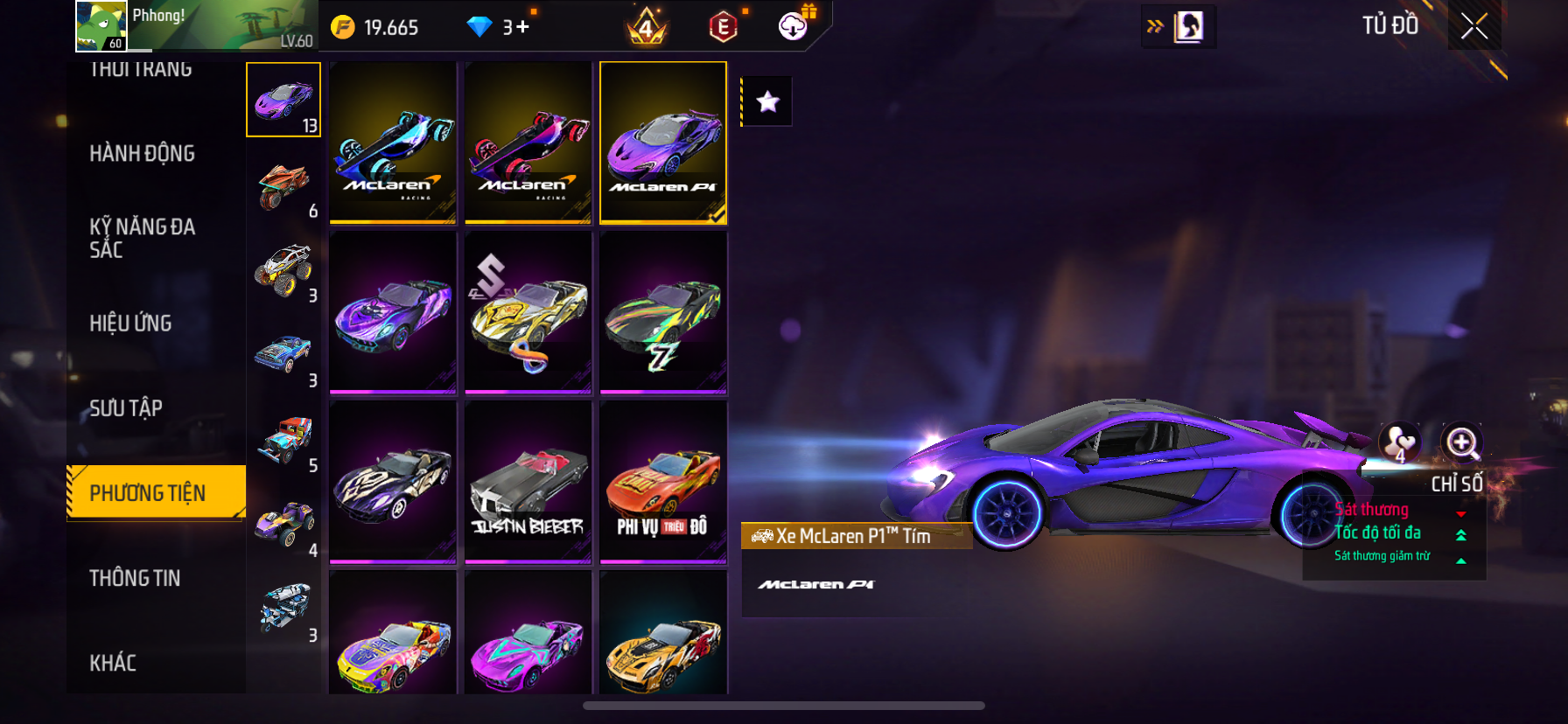Image resolution: width=1568 pixels, height=724 pixels.
Task: Choose the Khác menu entry
Action: click(x=113, y=663)
